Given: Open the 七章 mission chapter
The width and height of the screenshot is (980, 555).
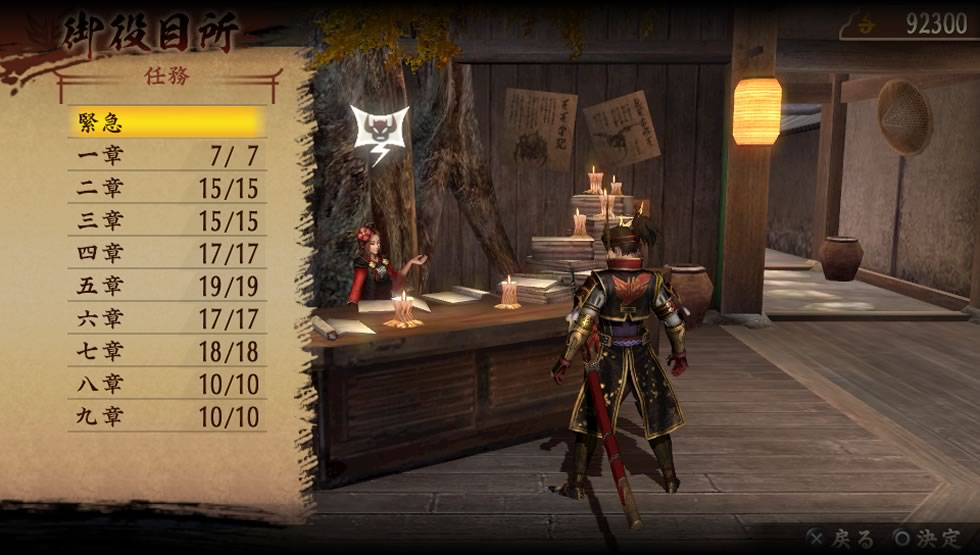Looking at the screenshot, I should pyautogui.click(x=167, y=351).
